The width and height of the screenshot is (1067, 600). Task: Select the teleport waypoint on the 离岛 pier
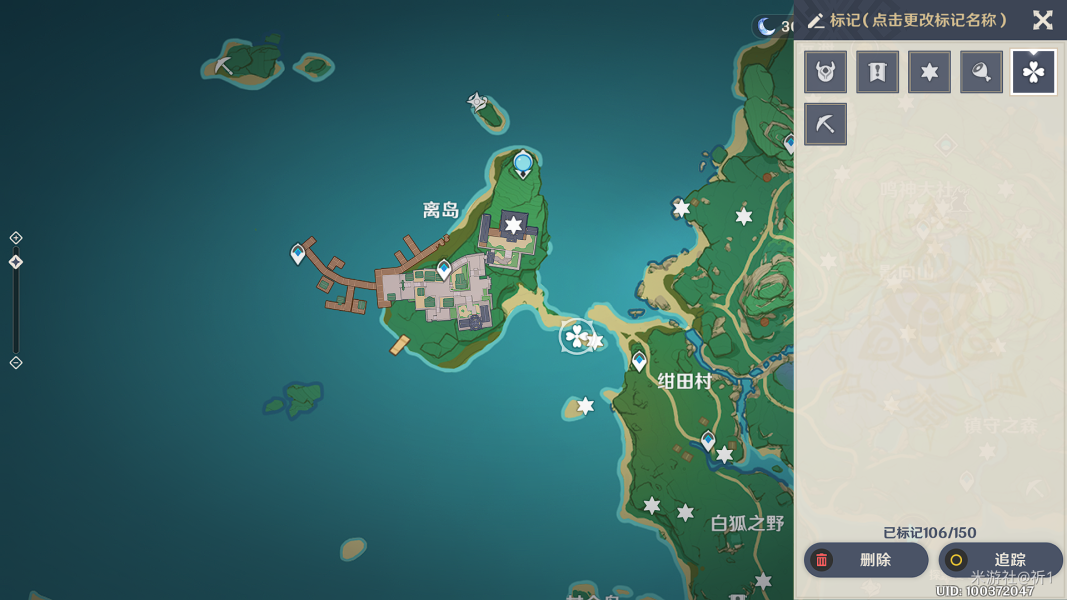tap(298, 254)
